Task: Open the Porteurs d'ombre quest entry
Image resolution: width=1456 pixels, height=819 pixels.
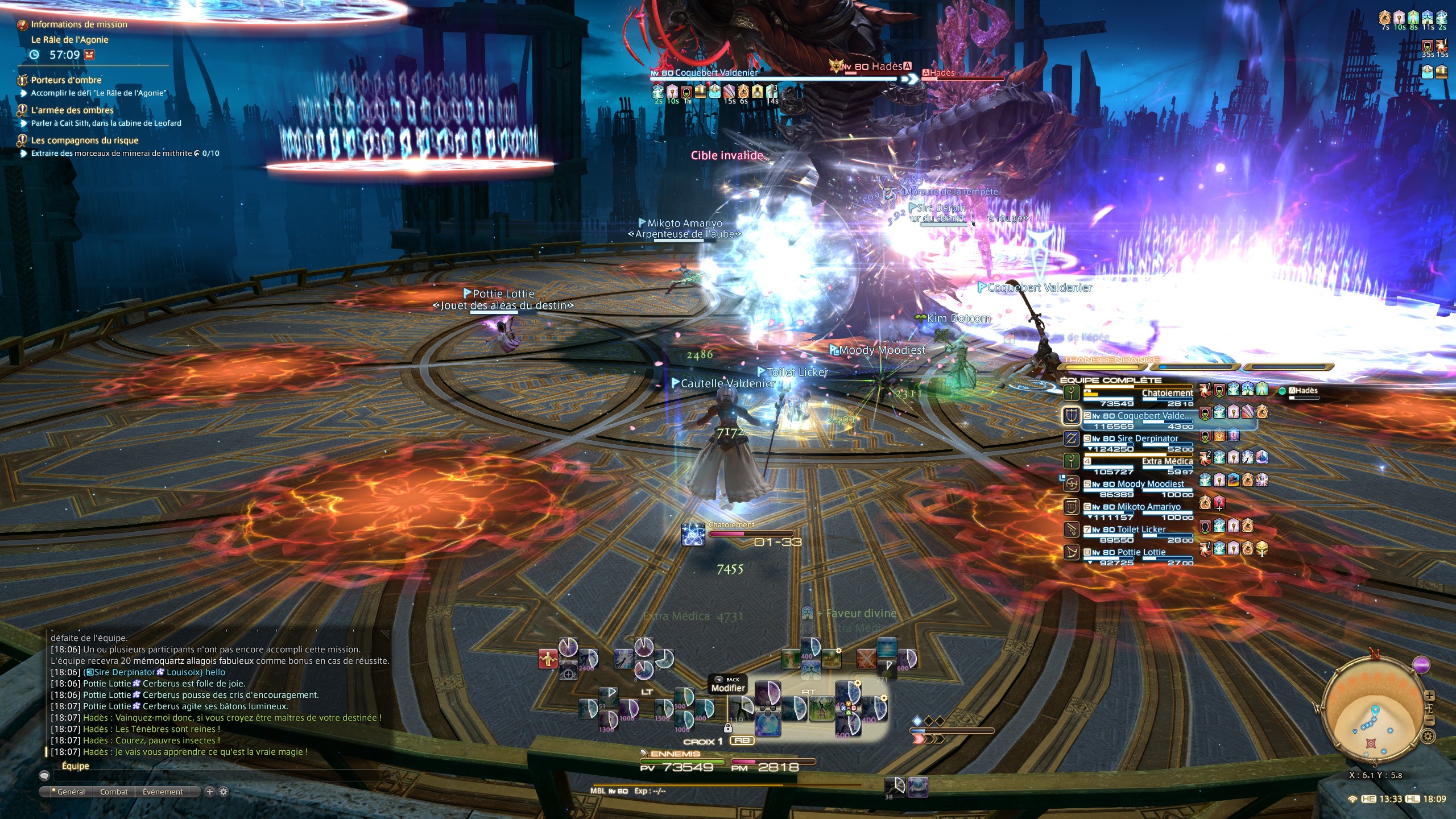Action: [66, 80]
